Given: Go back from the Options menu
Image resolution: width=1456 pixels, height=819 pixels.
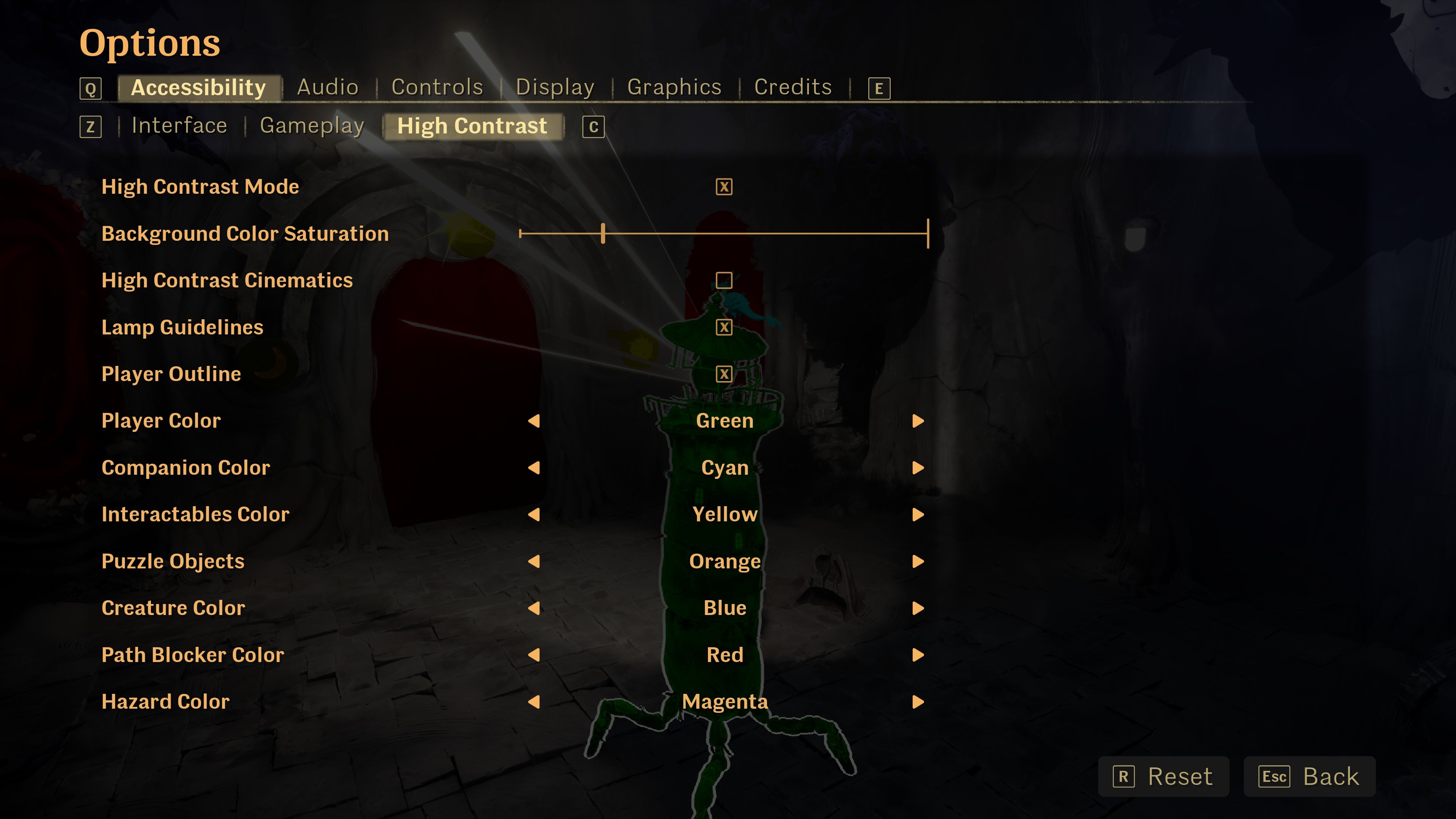Looking at the screenshot, I should pyautogui.click(x=1309, y=777).
